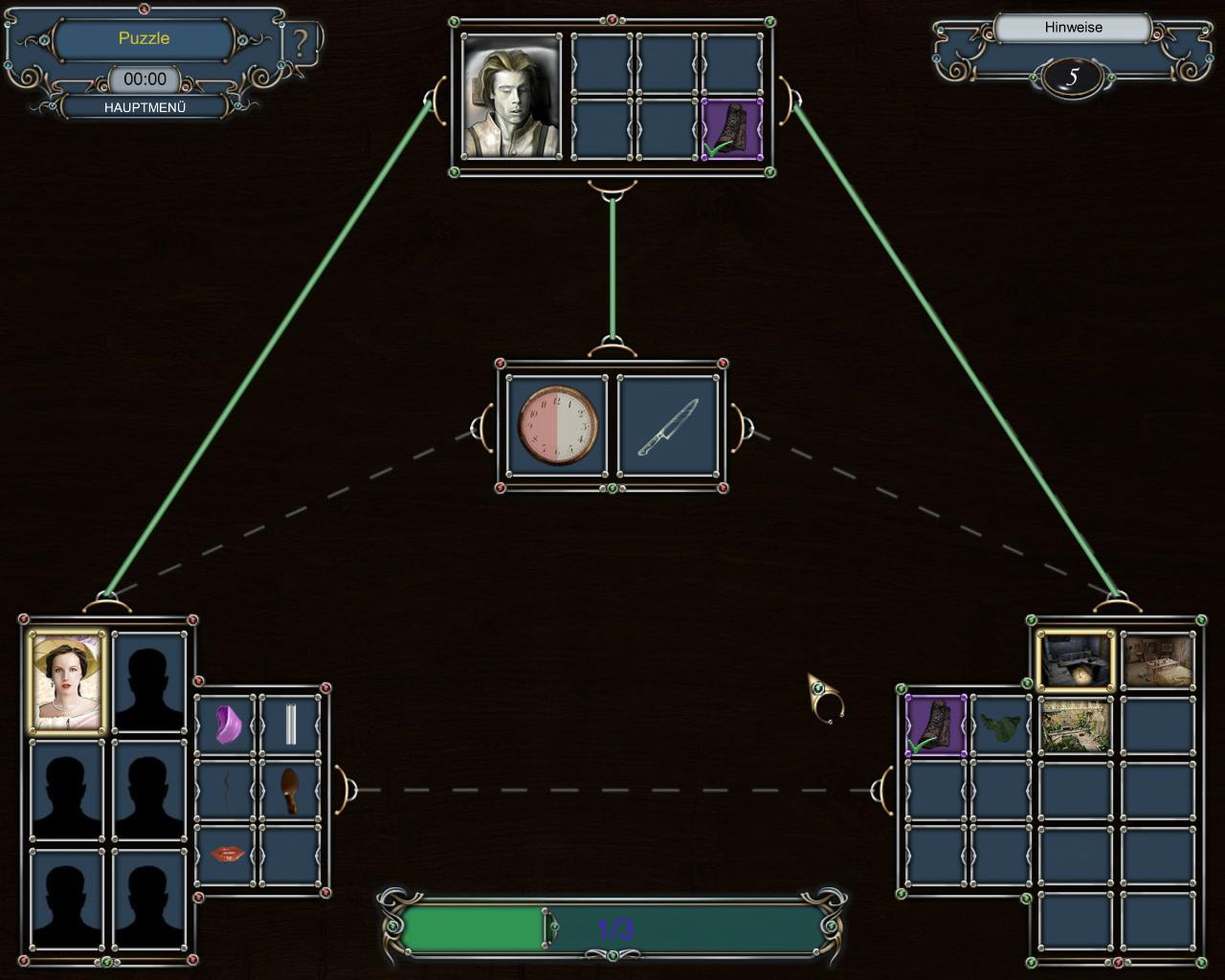Select the clock clue tile
Image resolution: width=1225 pixels, height=980 pixels.
coord(558,425)
